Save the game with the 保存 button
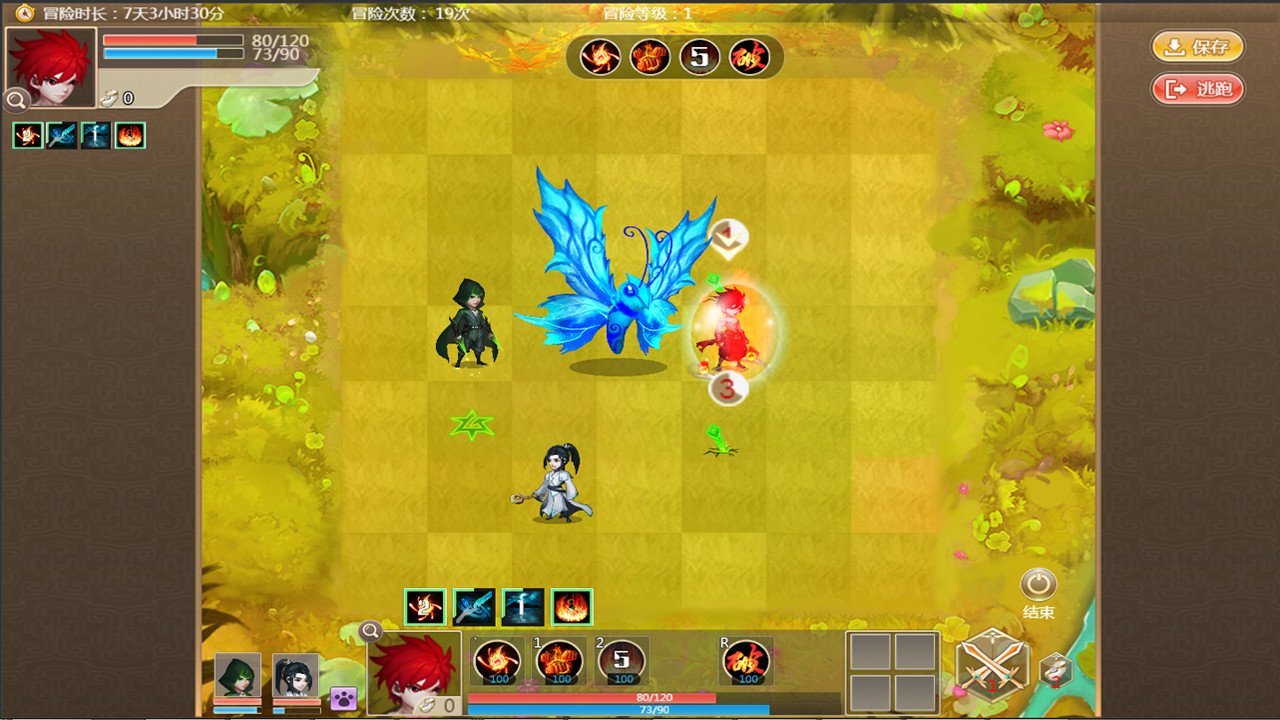Screen dimensions: 1280x720 pyautogui.click(x=1197, y=47)
